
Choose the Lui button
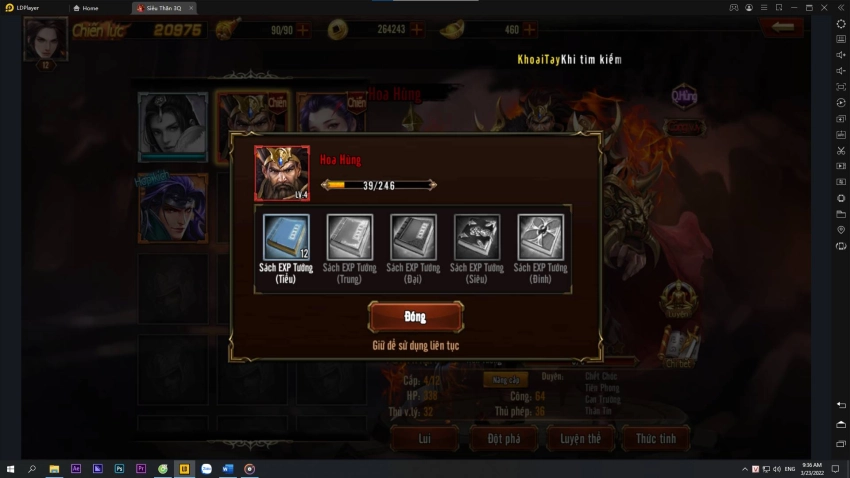click(424, 438)
